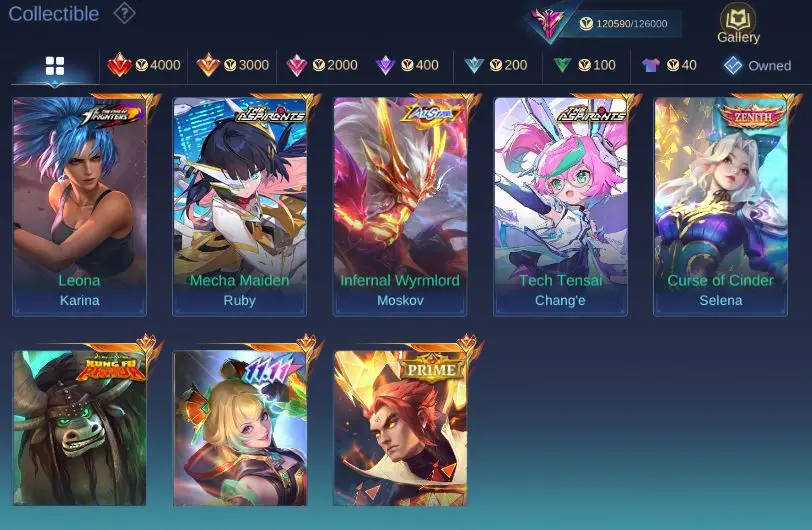Filter by the 400 points tier
Screen dimensions: 812x530
(407, 65)
